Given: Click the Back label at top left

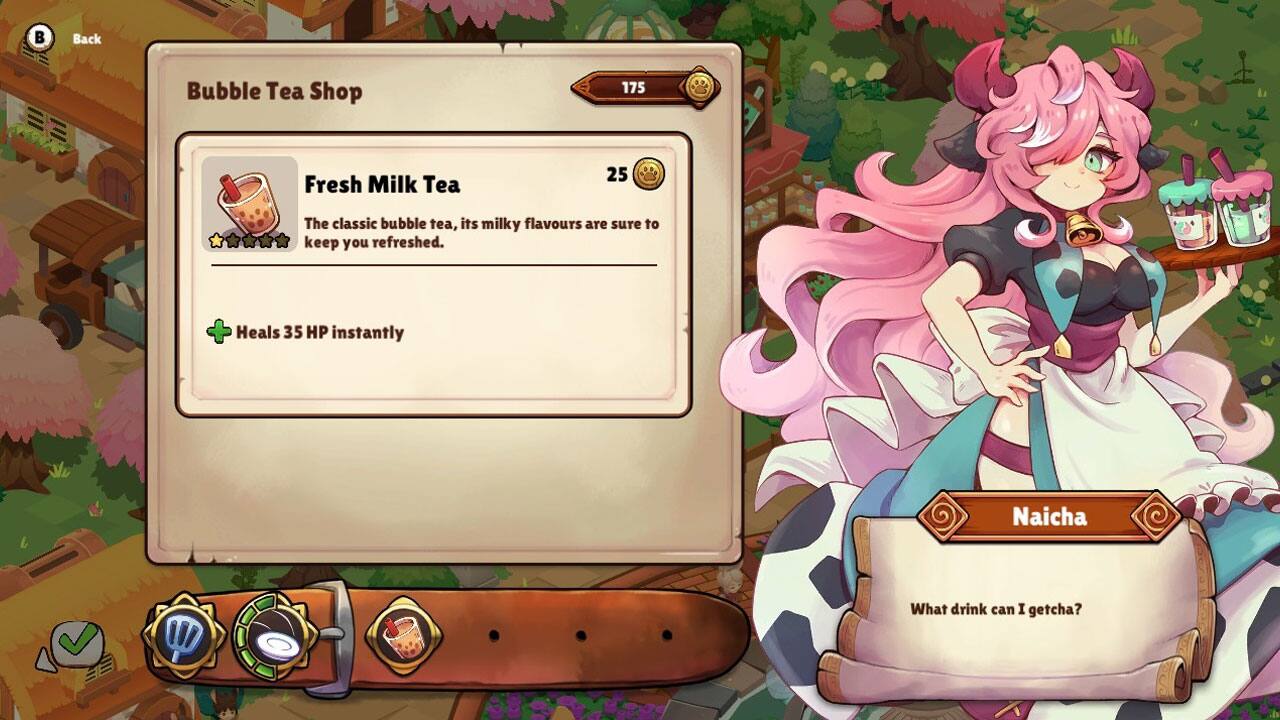Looking at the screenshot, I should pos(86,39).
